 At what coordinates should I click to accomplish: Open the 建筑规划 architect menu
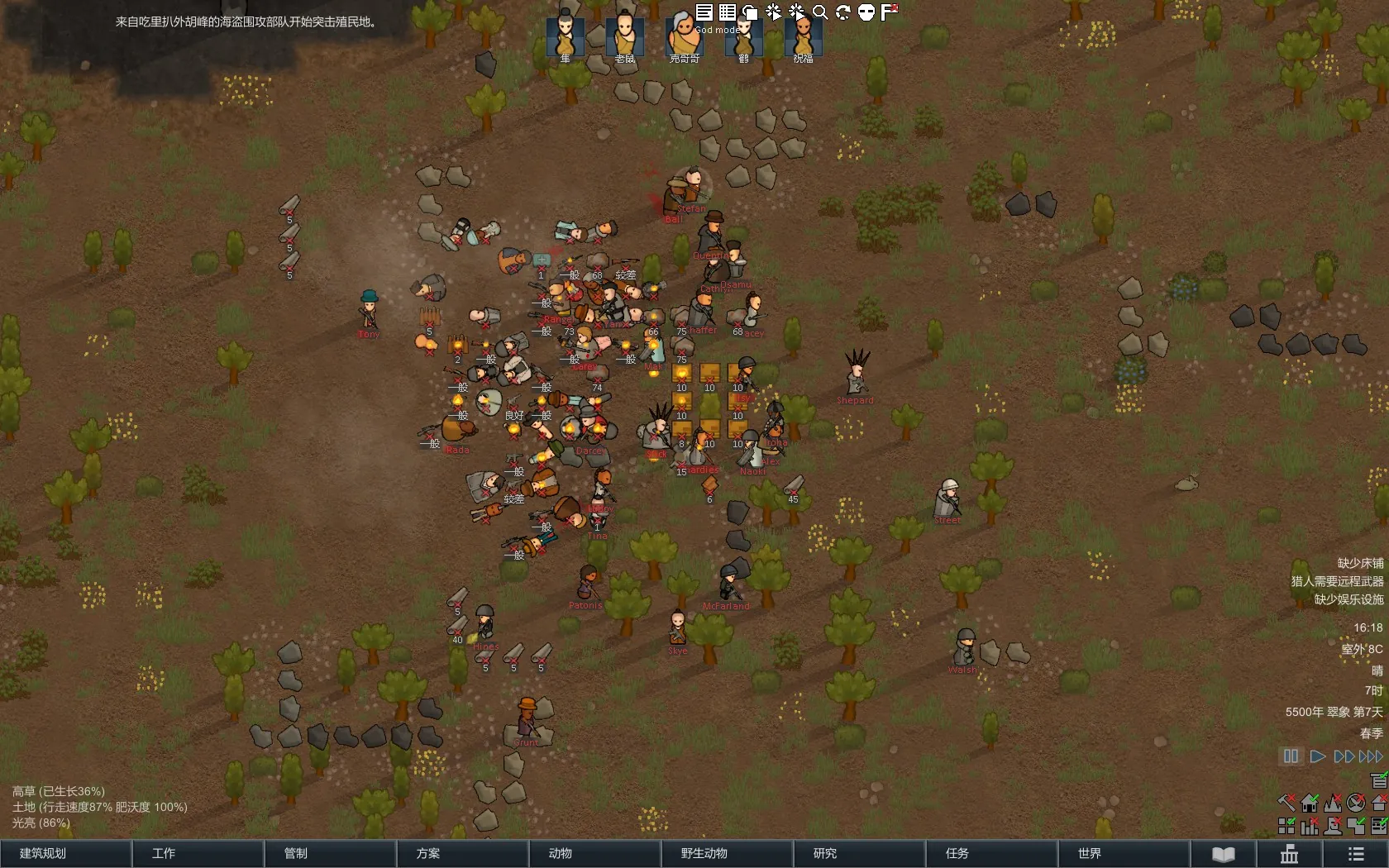click(65, 853)
